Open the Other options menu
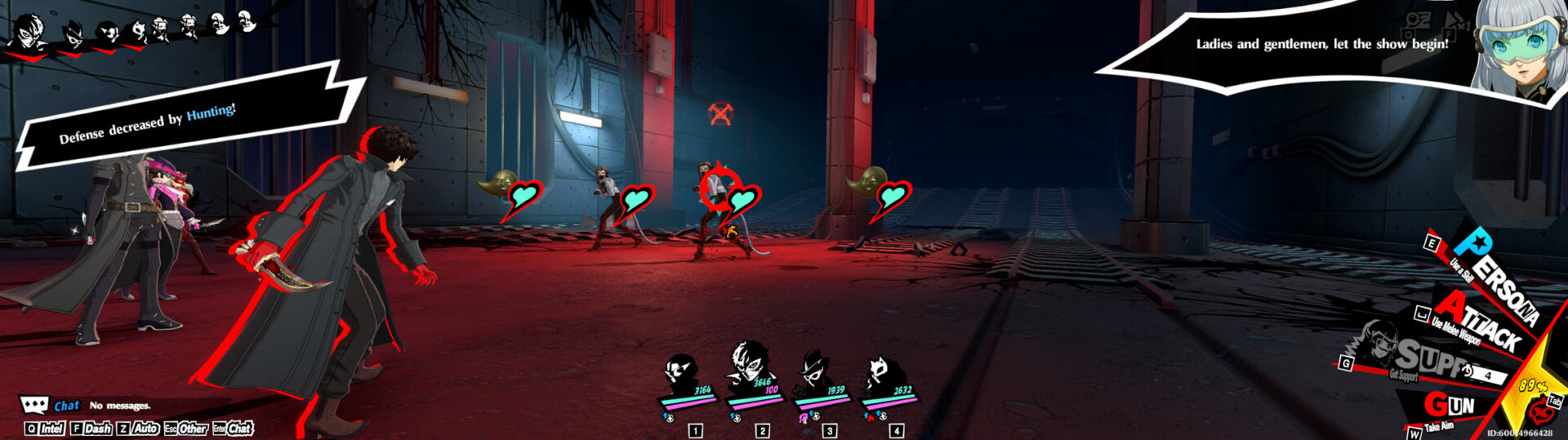Viewport: 1568px width, 440px height. pyautogui.click(x=186, y=429)
